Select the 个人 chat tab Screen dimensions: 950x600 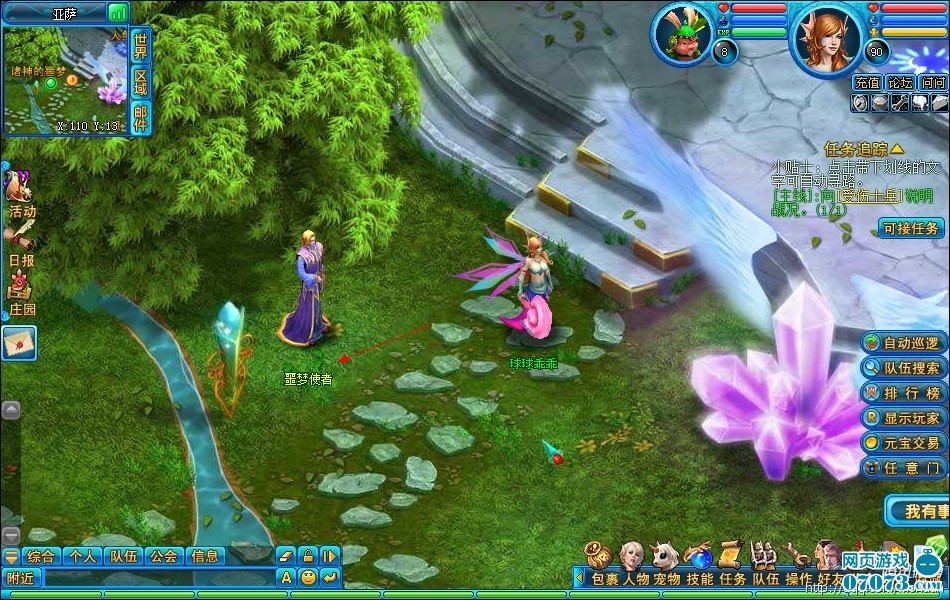(82, 556)
